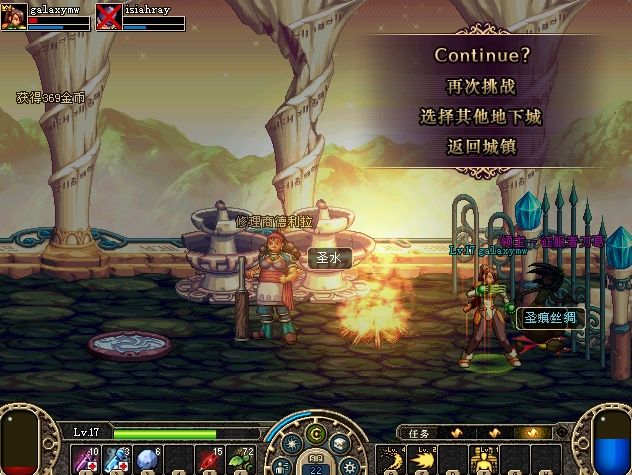Click galaxymw's party portrait
The width and height of the screenshot is (632, 475).
[13, 14]
